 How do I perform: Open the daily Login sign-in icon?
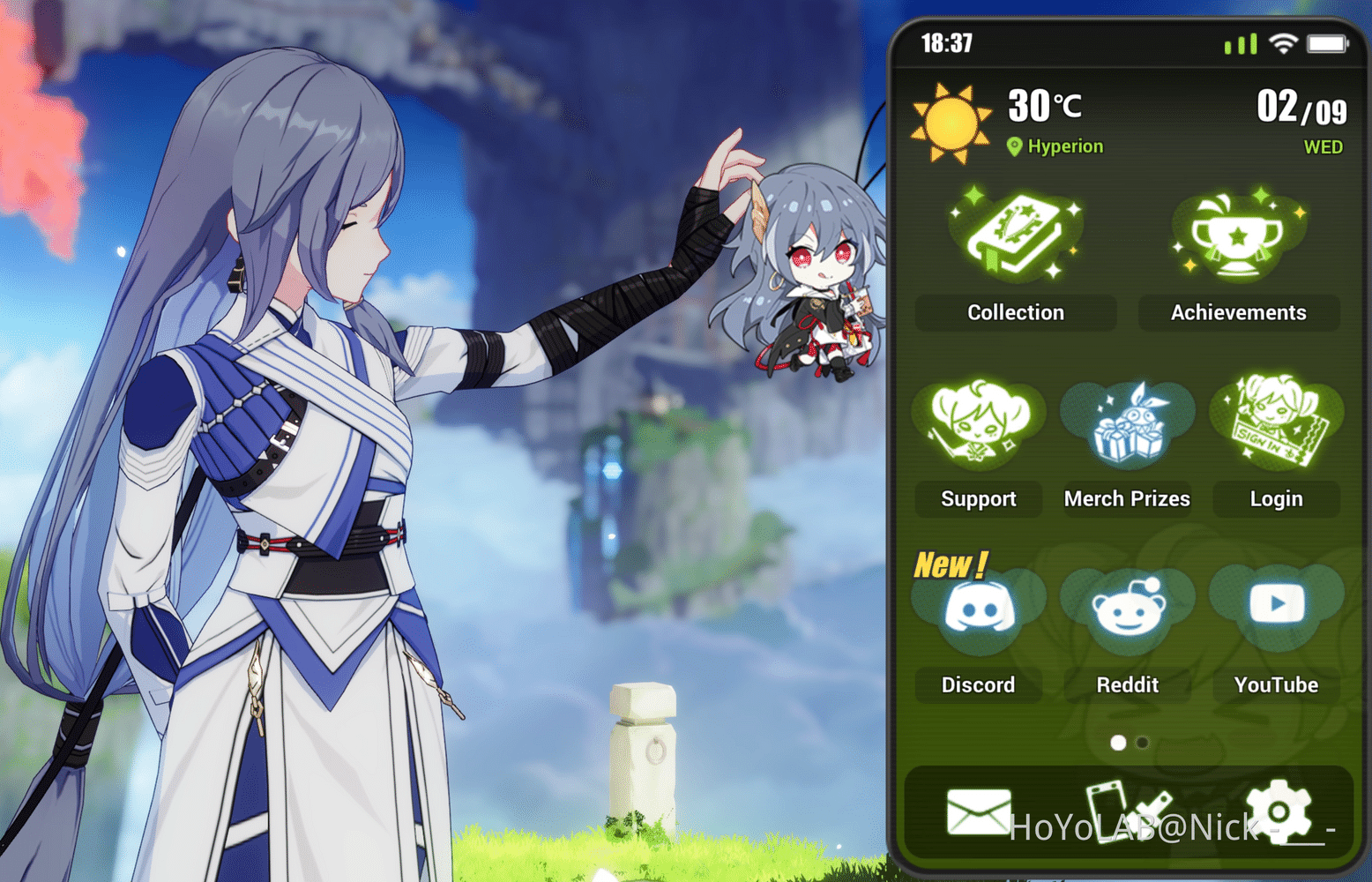1276,423
